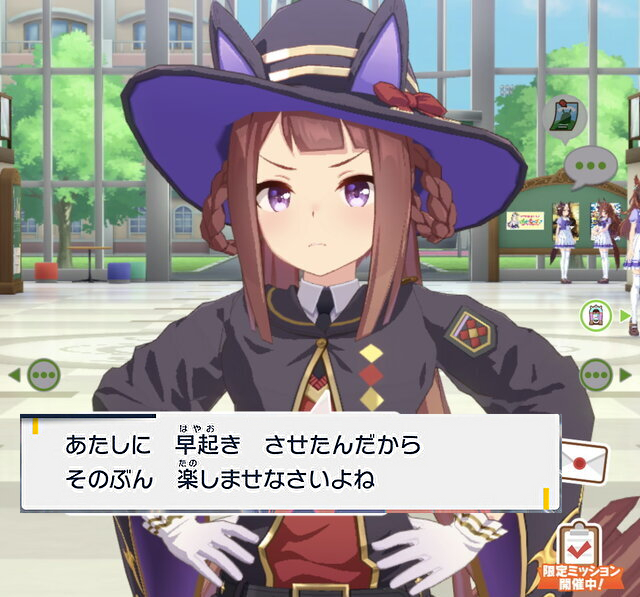Viewport: 640px width, 597px height.
Task: Click the left green ellipsis arrow button
Action: click(44, 376)
